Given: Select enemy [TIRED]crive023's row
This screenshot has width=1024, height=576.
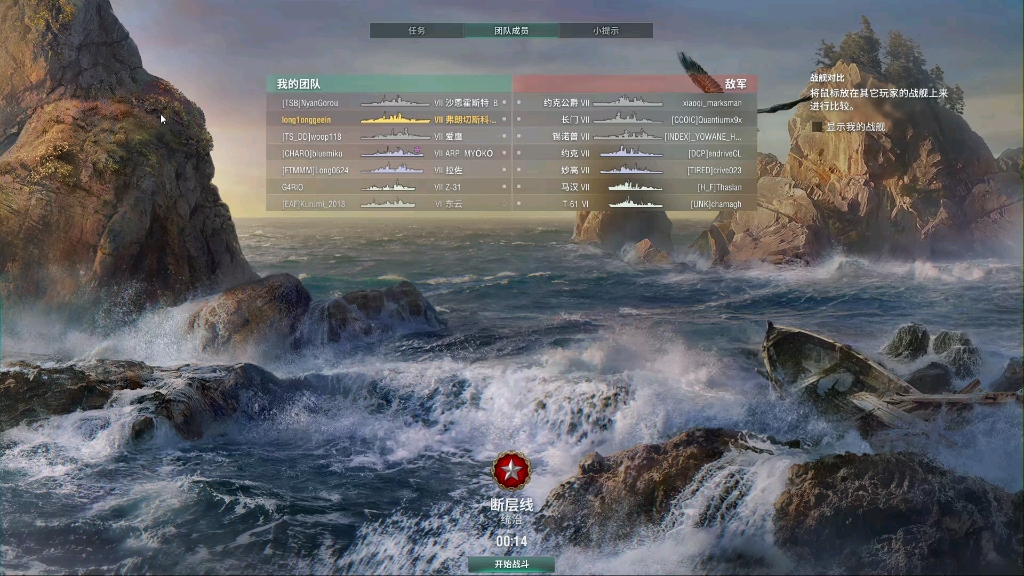Looking at the screenshot, I should point(635,170).
